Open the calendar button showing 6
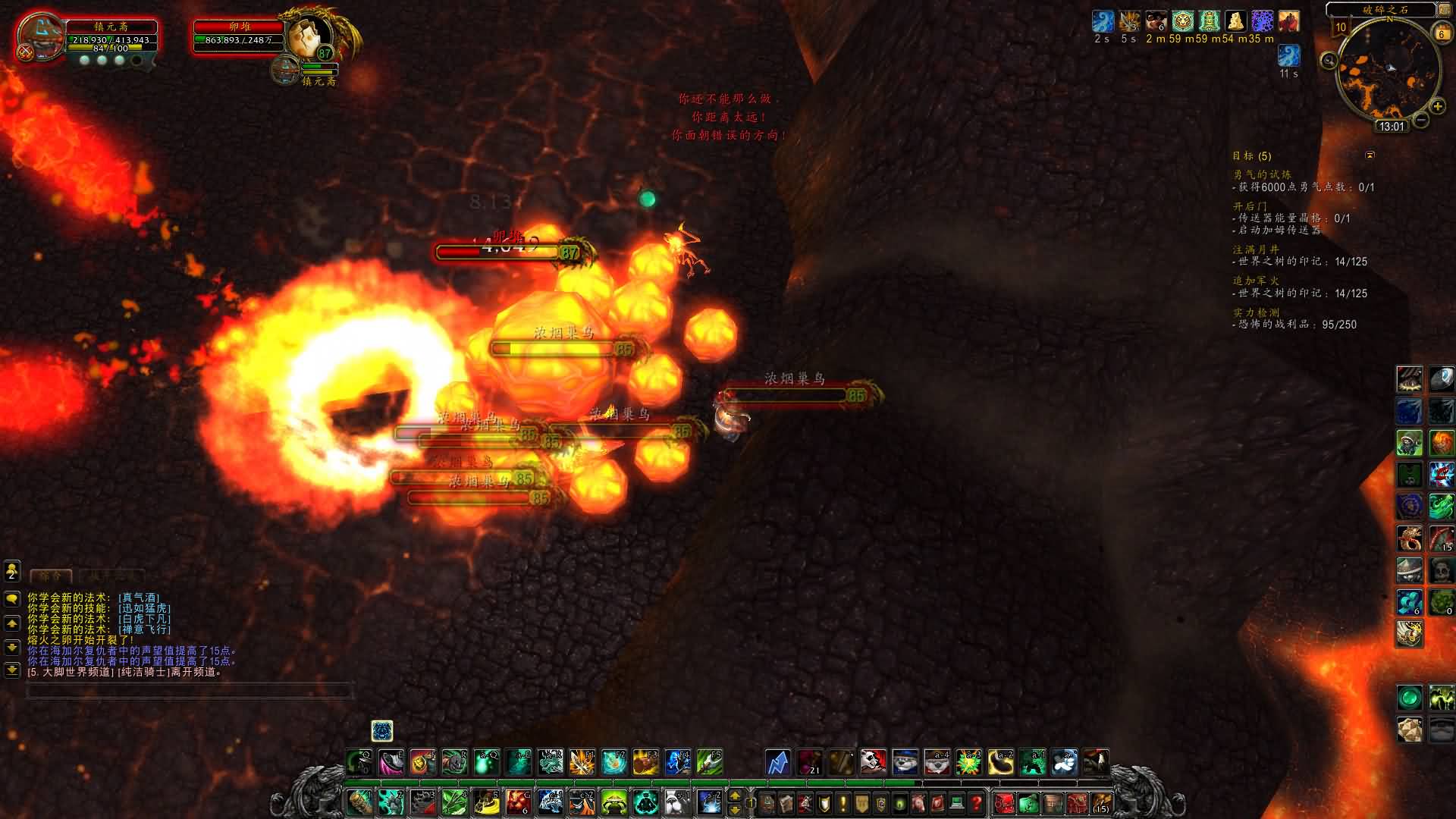 pos(1441,33)
